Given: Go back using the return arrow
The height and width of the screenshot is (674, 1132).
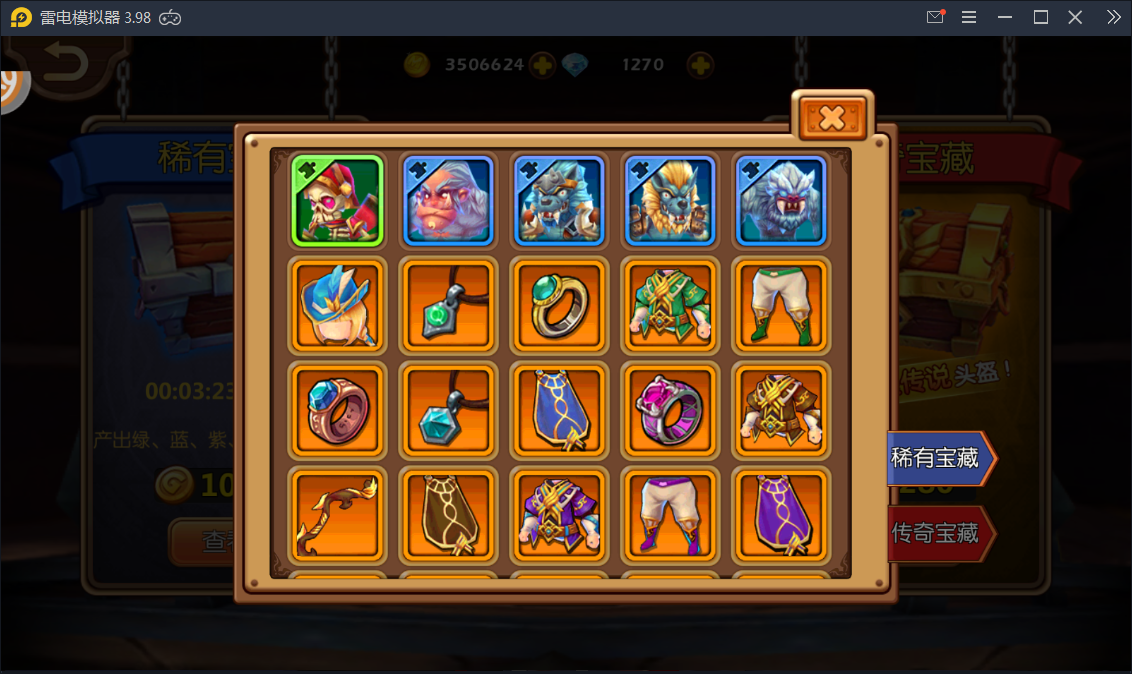Looking at the screenshot, I should click(66, 65).
